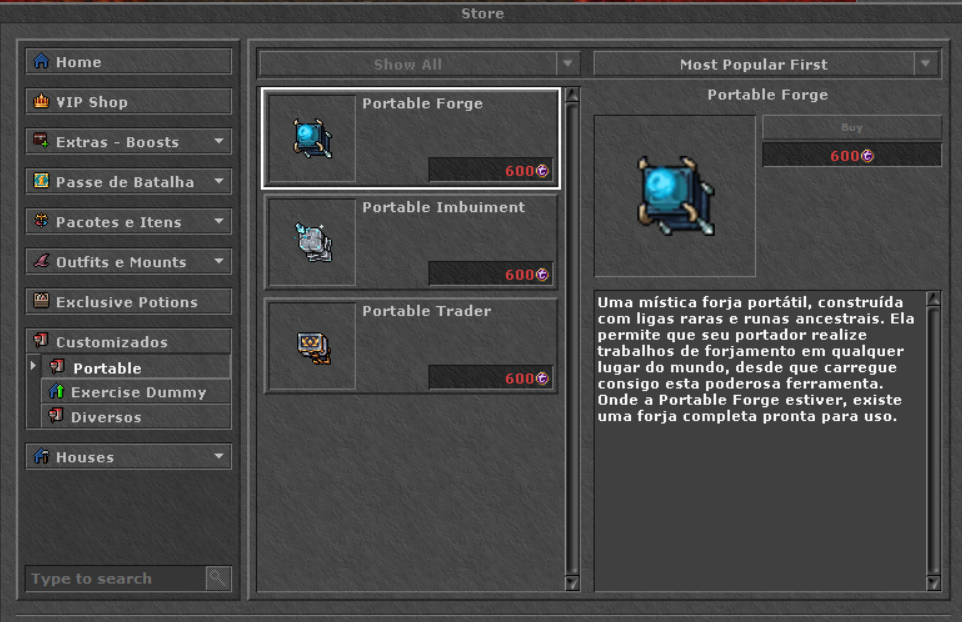The width and height of the screenshot is (962, 622).
Task: Open the Most Popular First sort dropdown
Action: 766,64
